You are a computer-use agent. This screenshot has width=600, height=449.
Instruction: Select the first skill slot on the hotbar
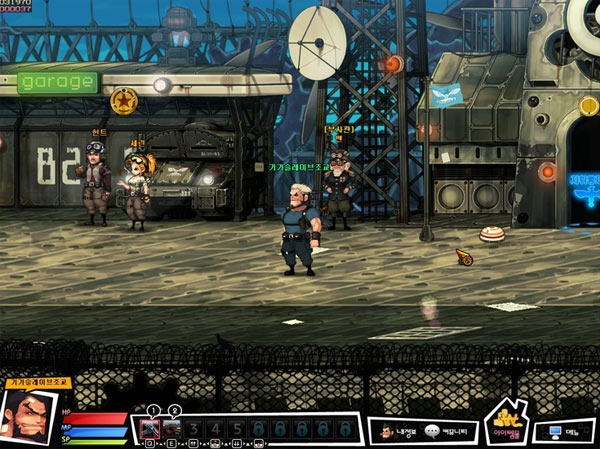click(x=151, y=430)
